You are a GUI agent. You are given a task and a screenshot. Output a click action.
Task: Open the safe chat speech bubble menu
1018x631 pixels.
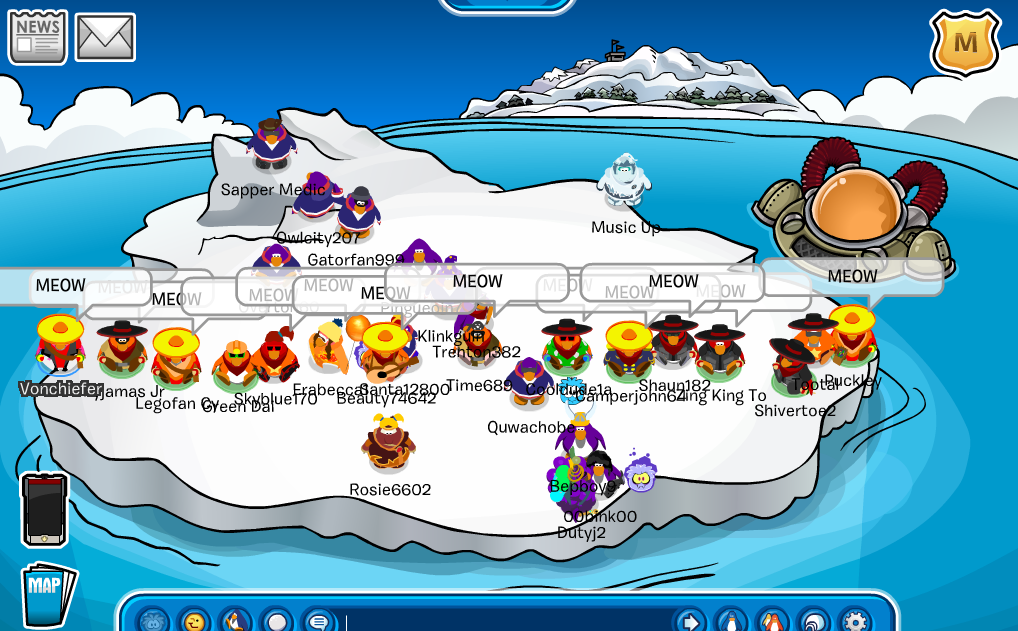pos(319,621)
